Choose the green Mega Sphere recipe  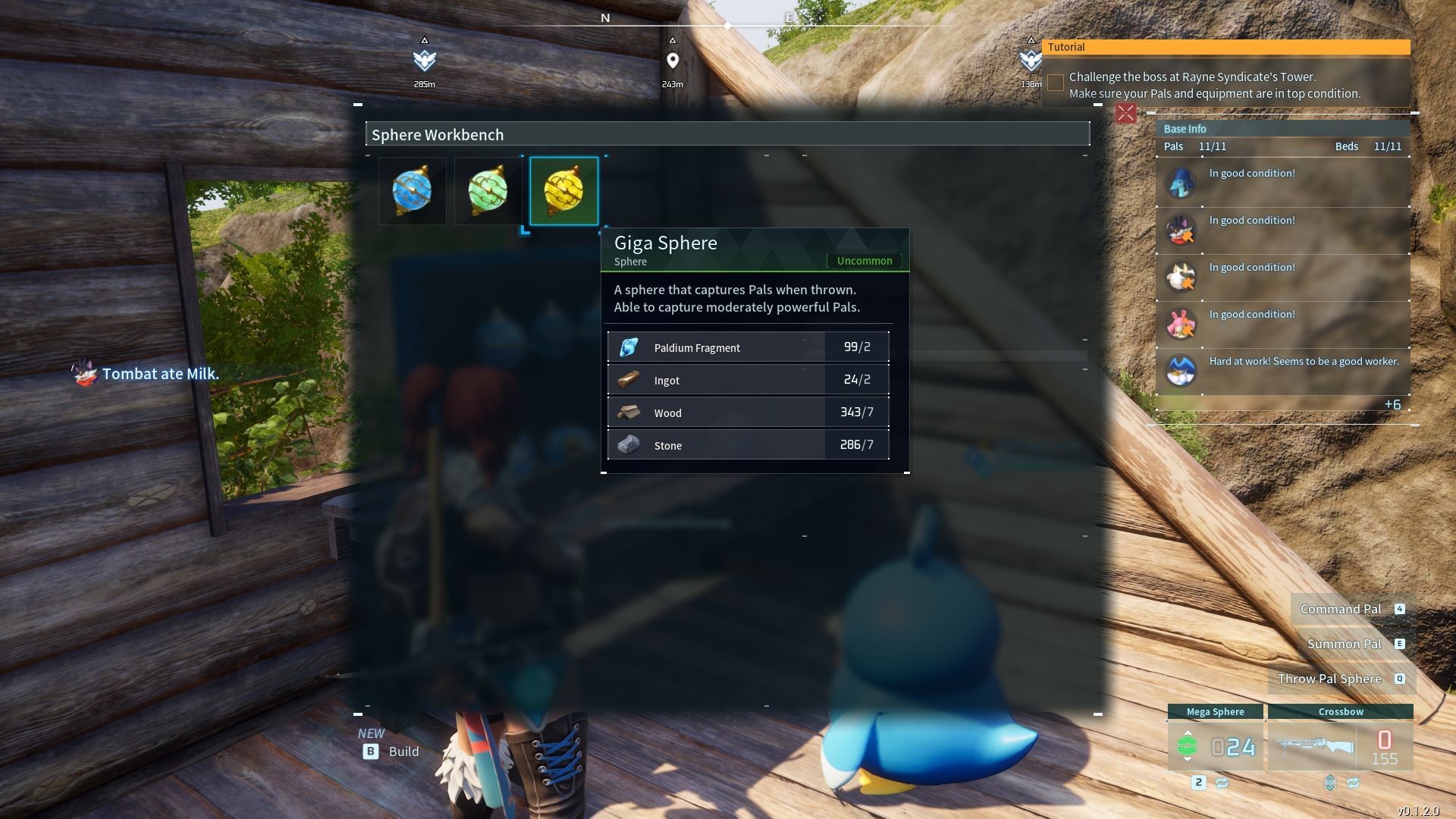coord(488,190)
